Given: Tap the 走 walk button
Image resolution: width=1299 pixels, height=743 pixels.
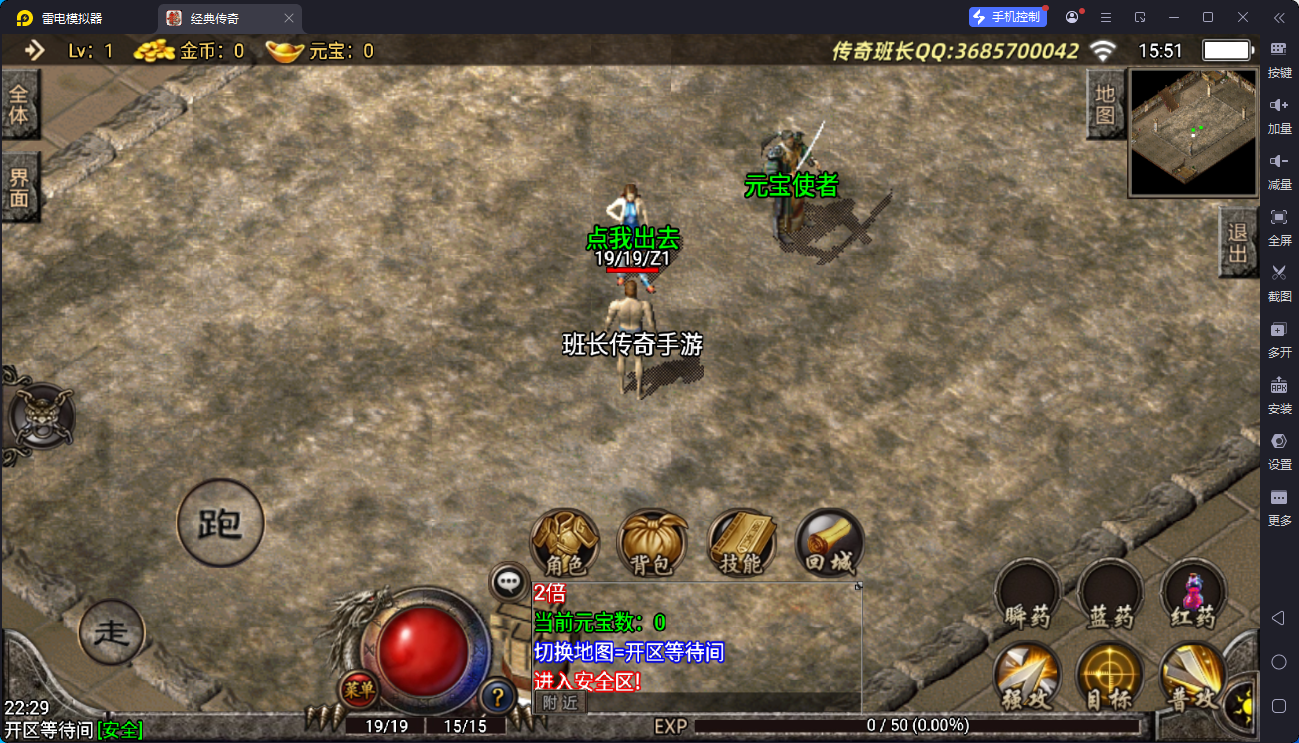Looking at the screenshot, I should click(x=111, y=632).
